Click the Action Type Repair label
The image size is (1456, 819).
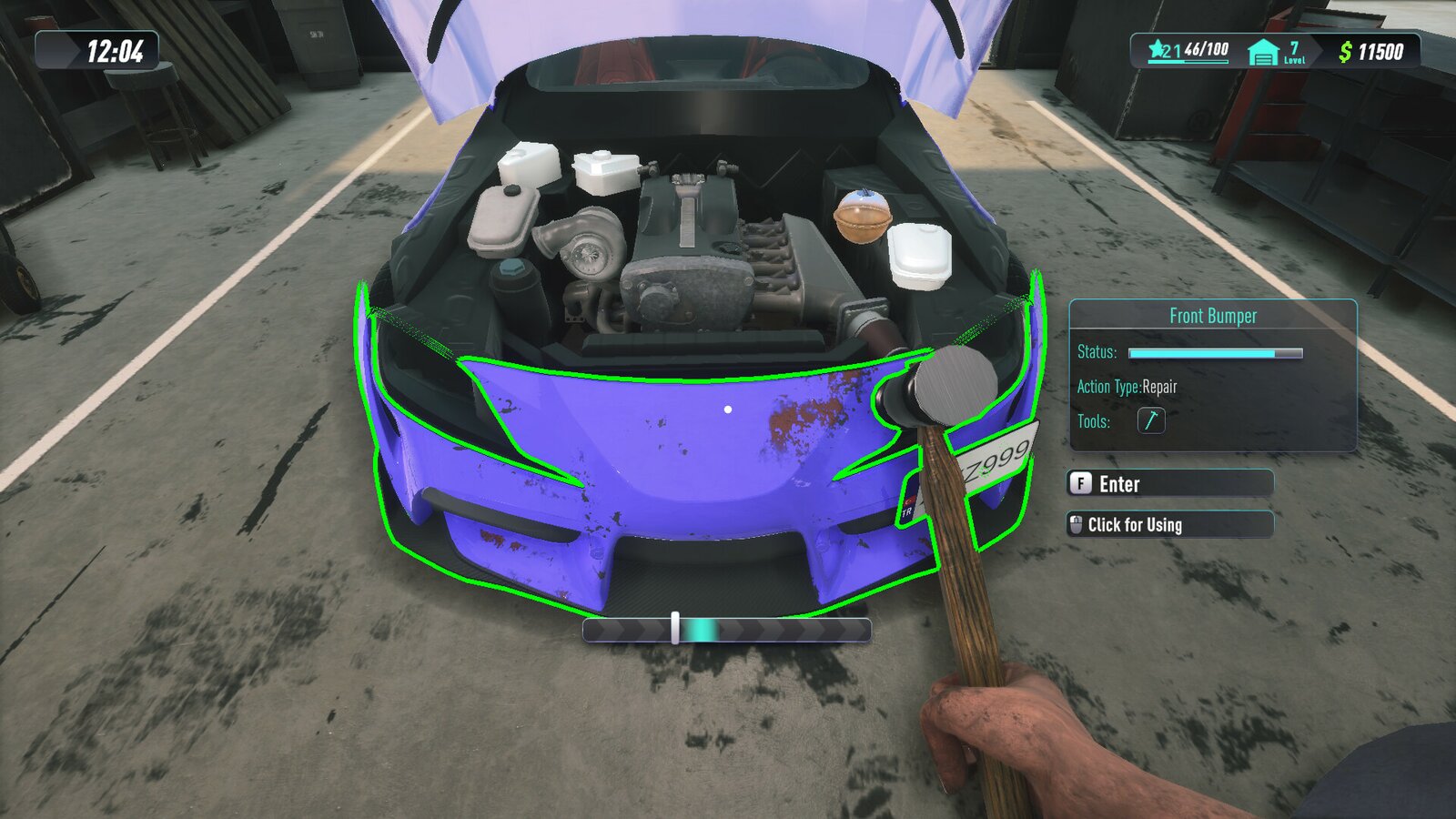[x=1126, y=386]
